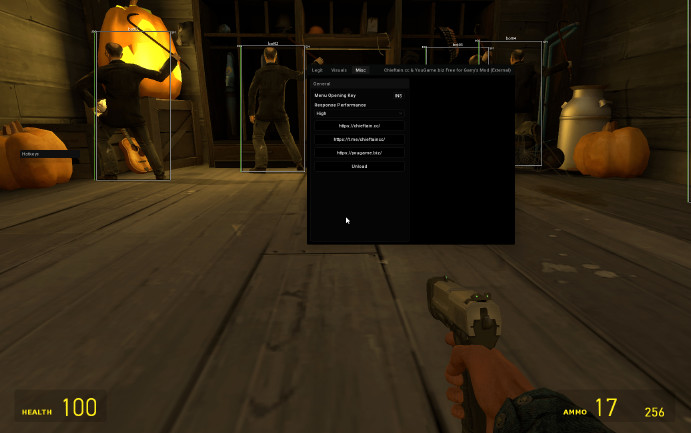Open the t.me/chieftaincc Telegram link
691x433 pixels.
pos(359,139)
